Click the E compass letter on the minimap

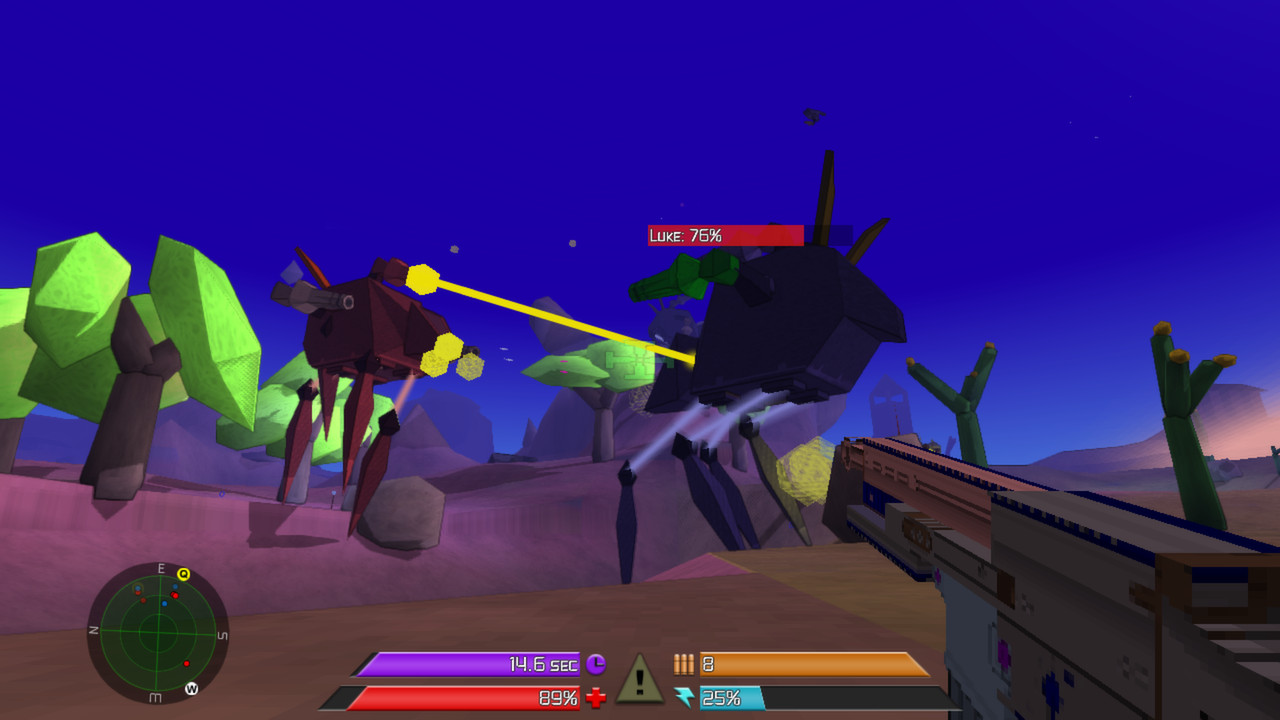(x=161, y=568)
